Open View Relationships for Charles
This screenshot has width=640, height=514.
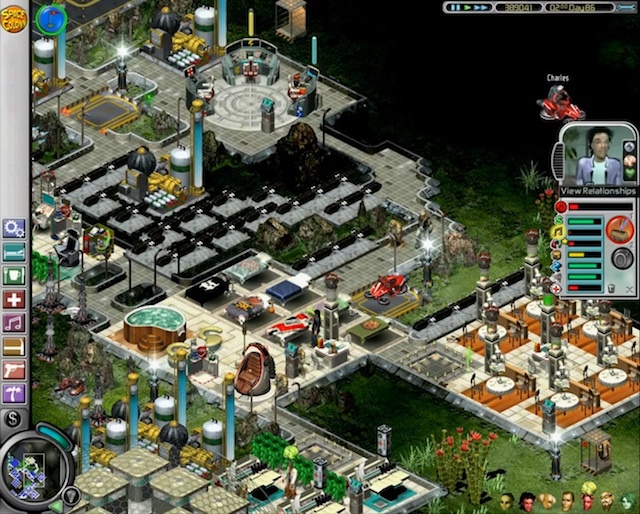(598, 191)
